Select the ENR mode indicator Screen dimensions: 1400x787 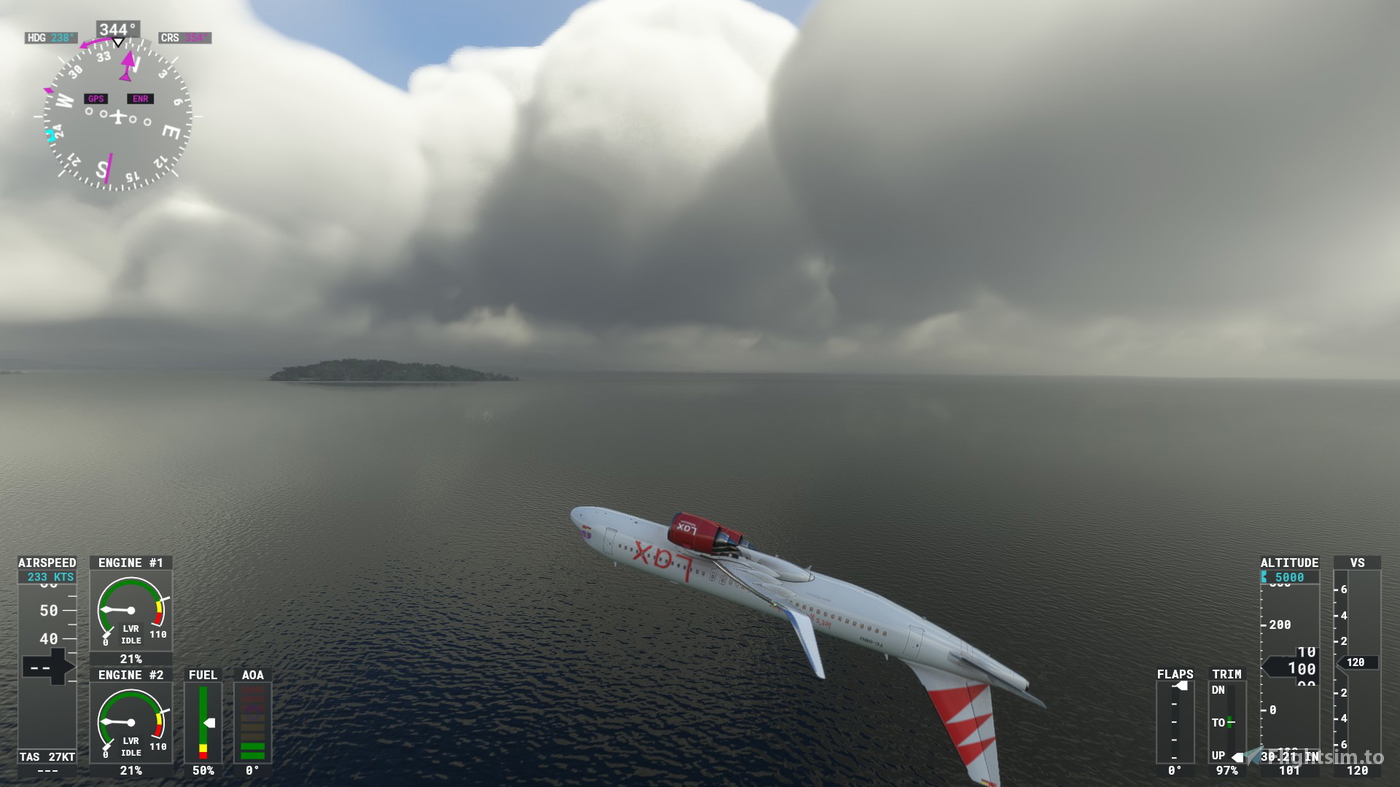[139, 99]
